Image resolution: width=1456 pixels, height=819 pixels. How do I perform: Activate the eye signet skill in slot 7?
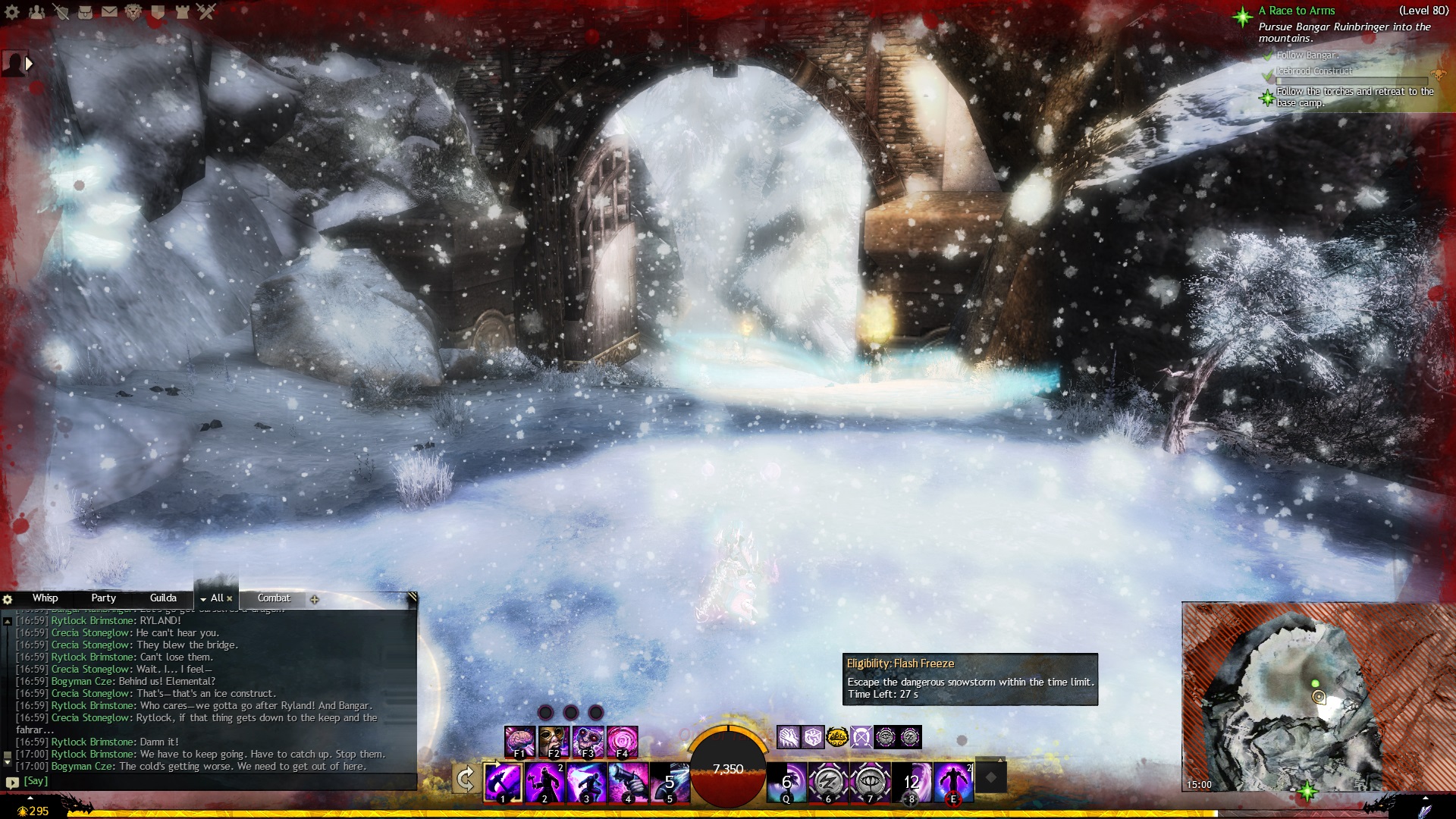[870, 782]
